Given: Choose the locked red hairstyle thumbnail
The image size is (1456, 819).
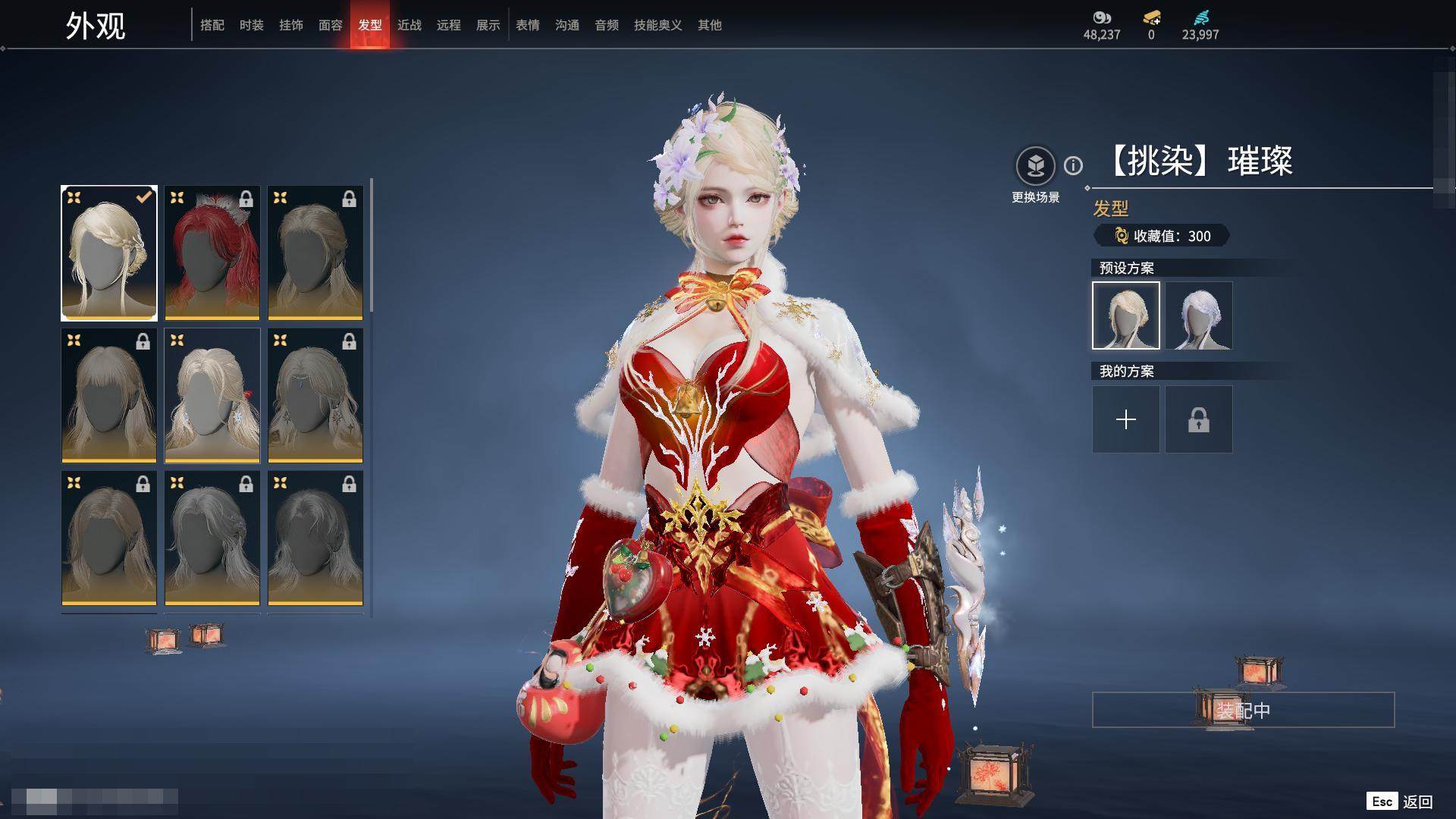Looking at the screenshot, I should pos(212,253).
